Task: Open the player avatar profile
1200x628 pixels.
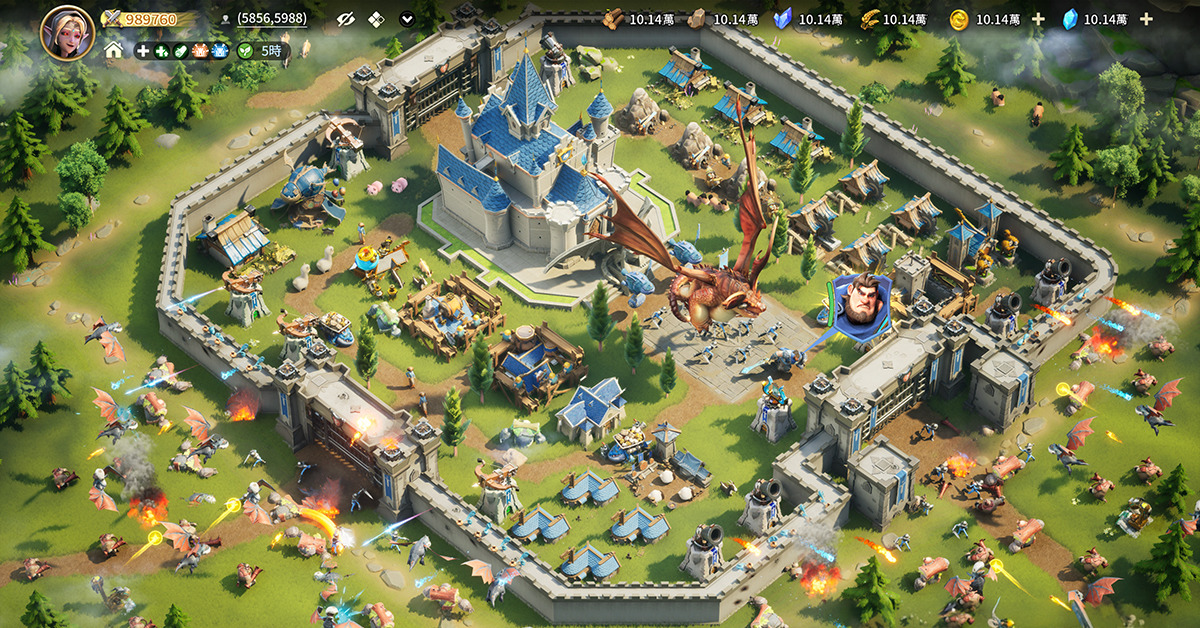Action: pos(67,32)
